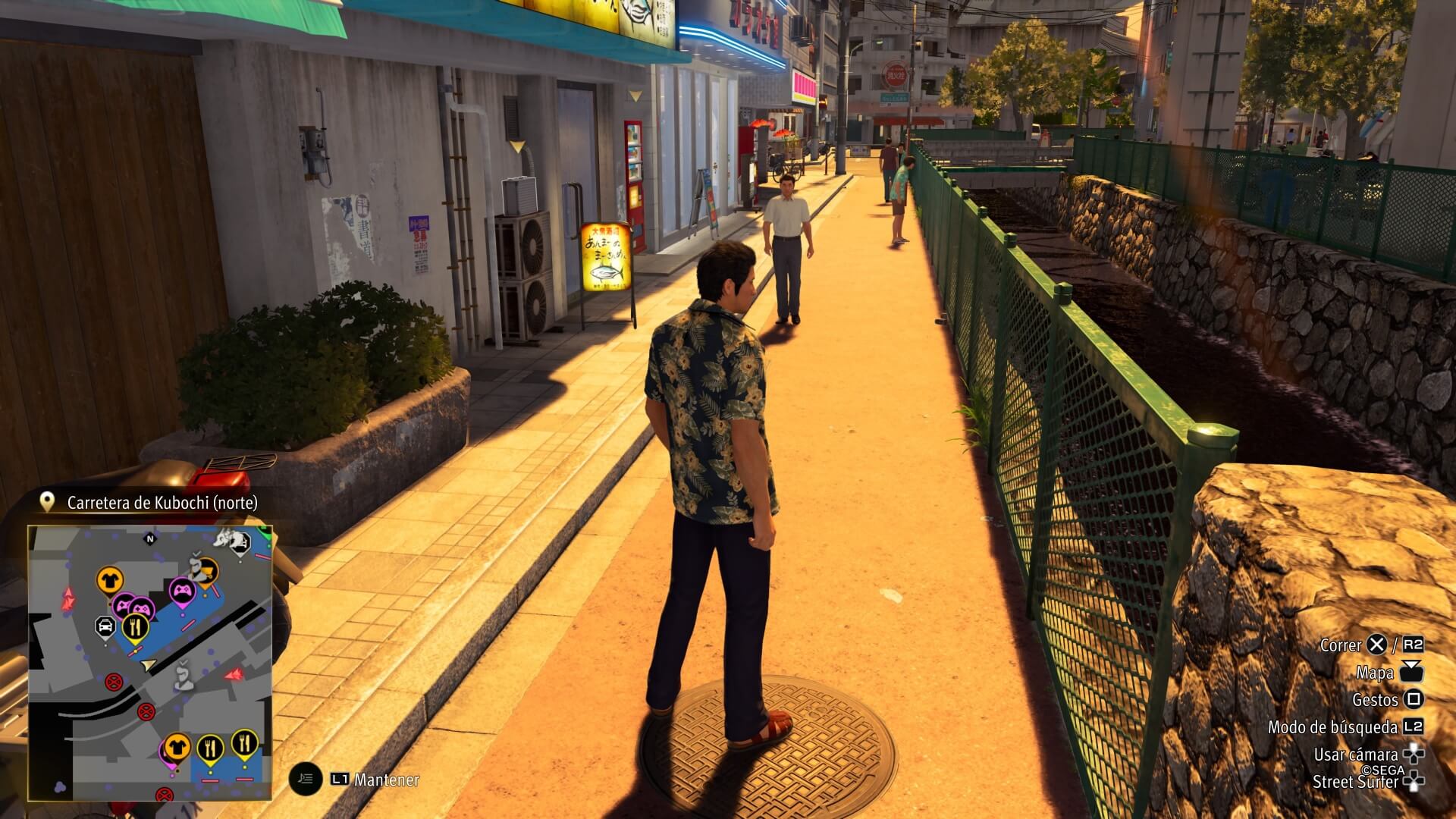This screenshot has width=1456, height=819.
Task: Click the north compass indicator on minimap
Action: pos(149,539)
